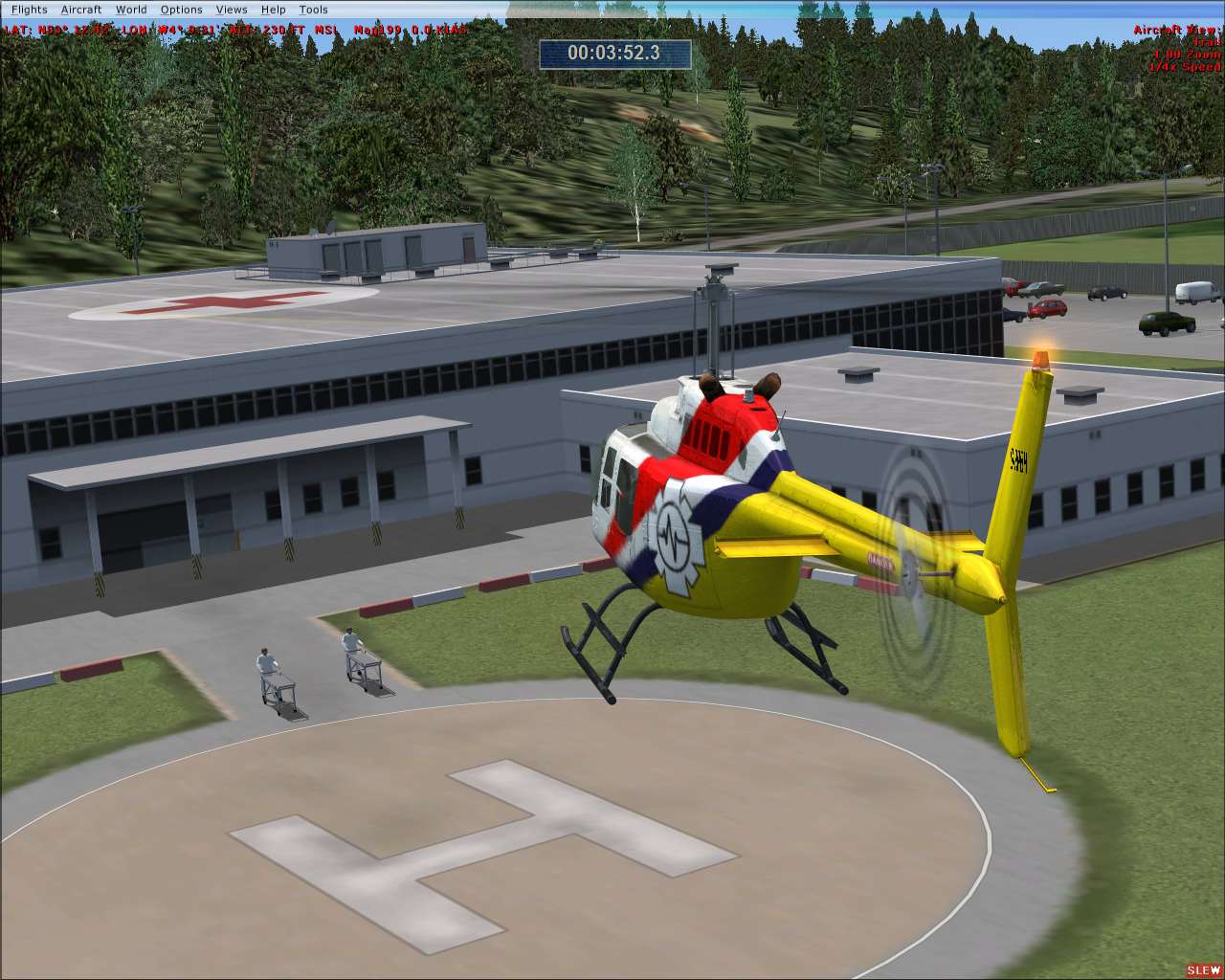Viewport: 1225px width, 980px height.
Task: Click the flight timer showing 00:03:52.3
Action: (617, 55)
